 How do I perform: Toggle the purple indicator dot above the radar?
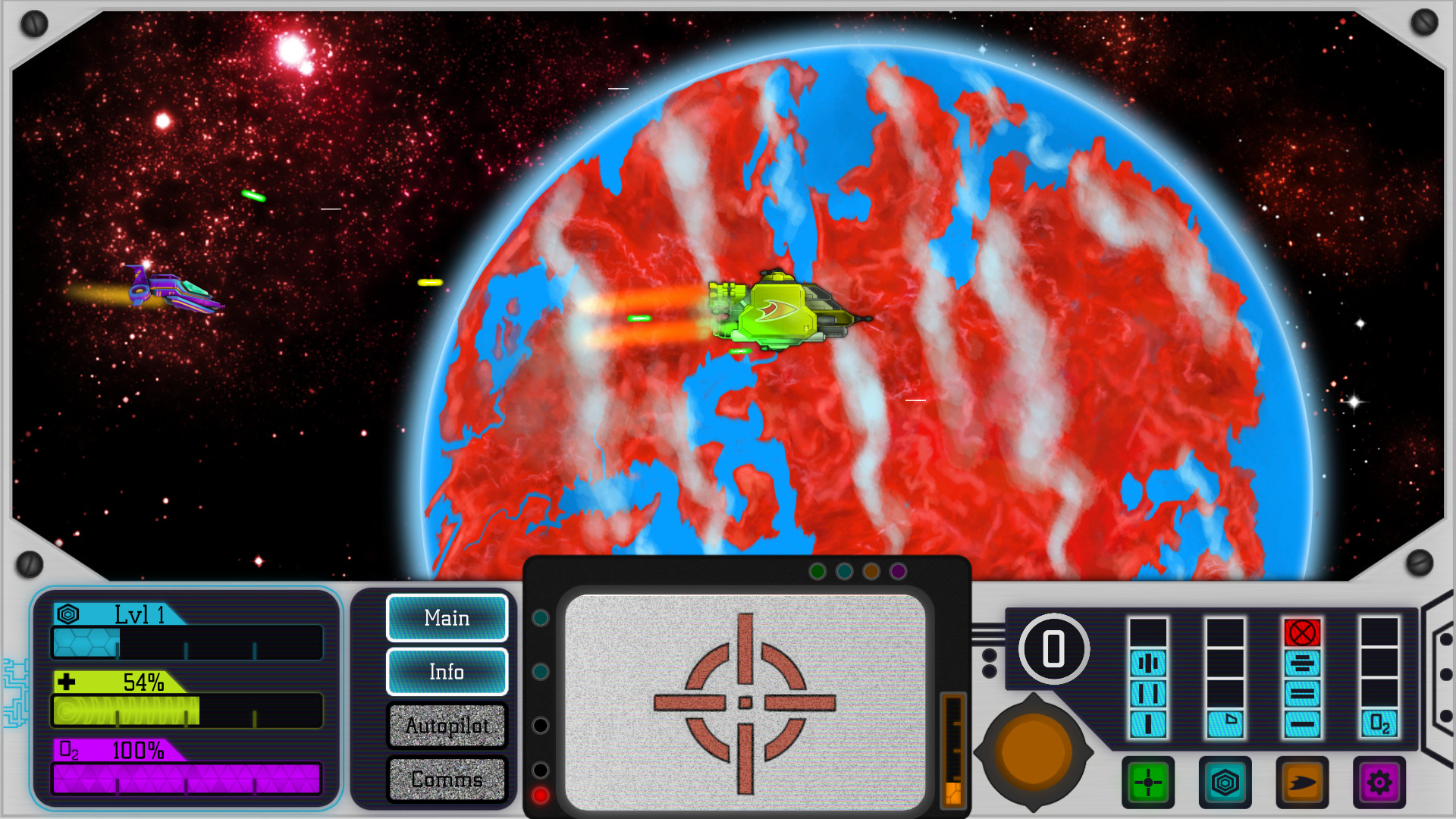(897, 570)
